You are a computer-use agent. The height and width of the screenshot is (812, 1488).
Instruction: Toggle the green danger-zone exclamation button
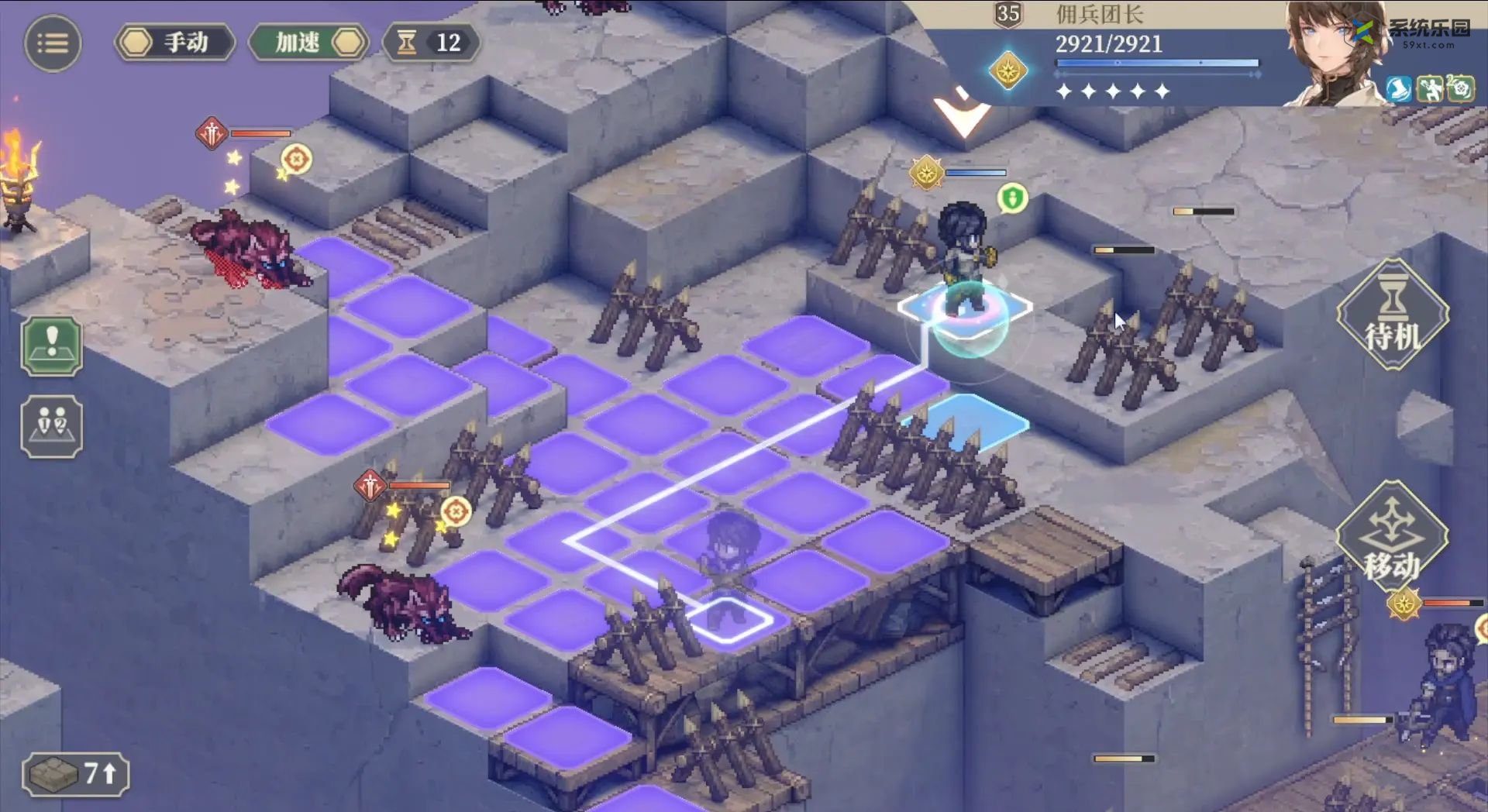pyautogui.click(x=52, y=346)
